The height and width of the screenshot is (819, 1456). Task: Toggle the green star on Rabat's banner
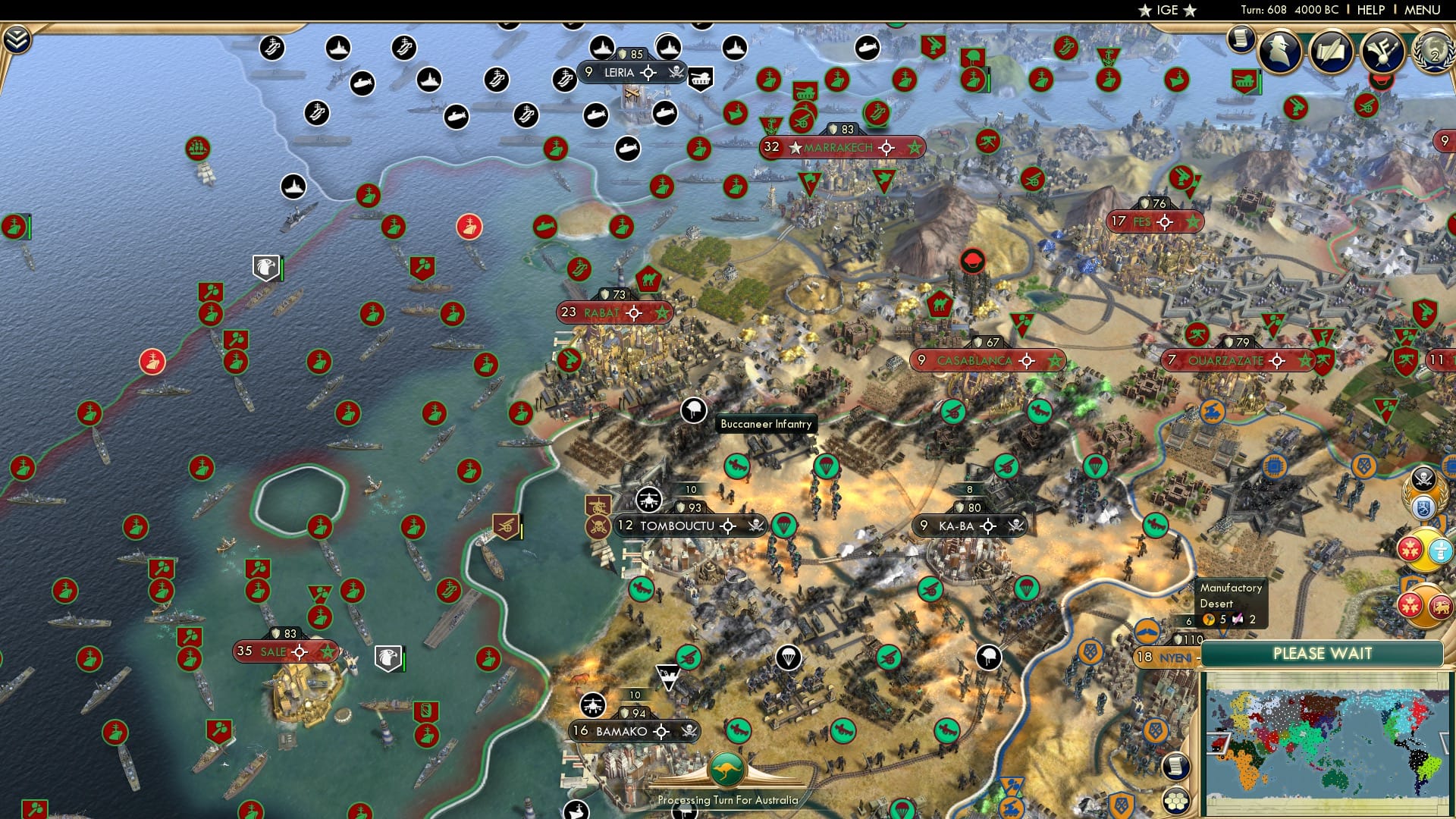[x=663, y=313]
